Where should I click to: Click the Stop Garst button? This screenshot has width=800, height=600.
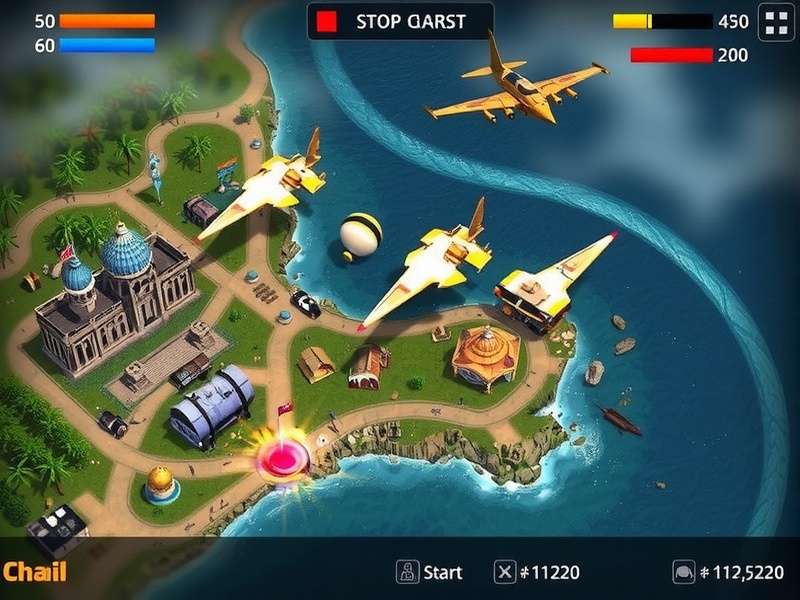[400, 21]
